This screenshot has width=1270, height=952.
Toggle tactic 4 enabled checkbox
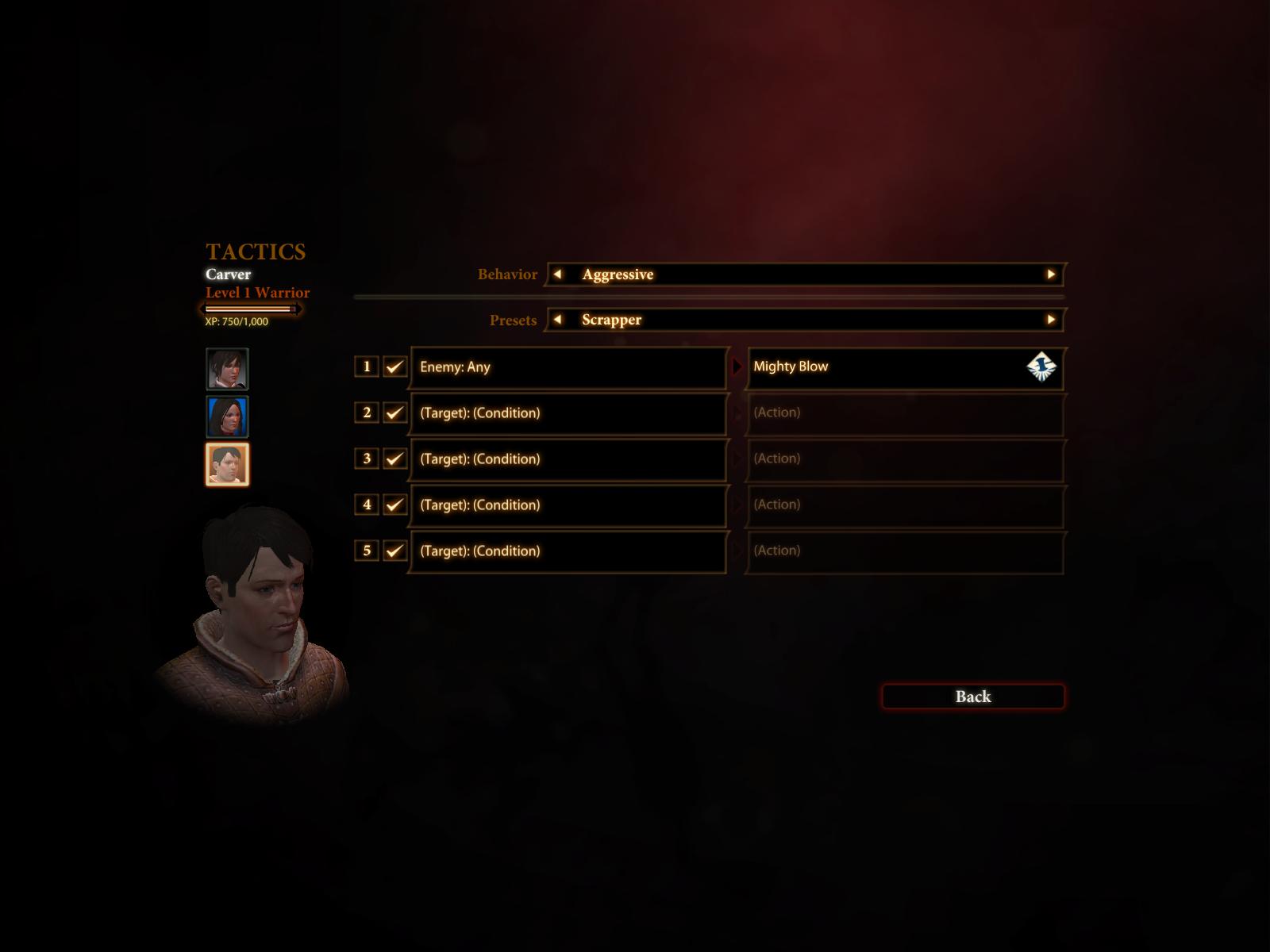coord(394,505)
